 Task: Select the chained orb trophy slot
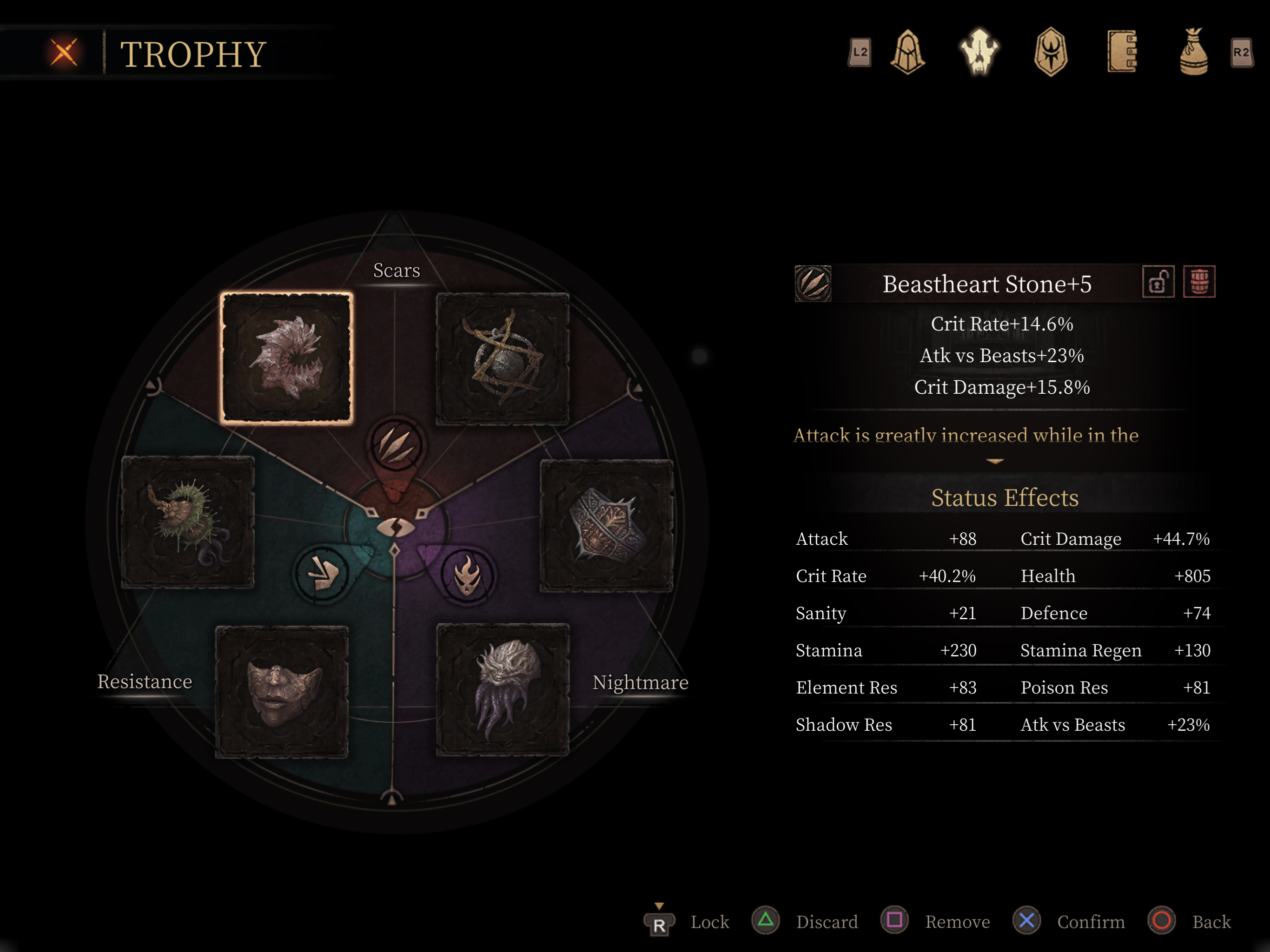pyautogui.click(x=503, y=359)
